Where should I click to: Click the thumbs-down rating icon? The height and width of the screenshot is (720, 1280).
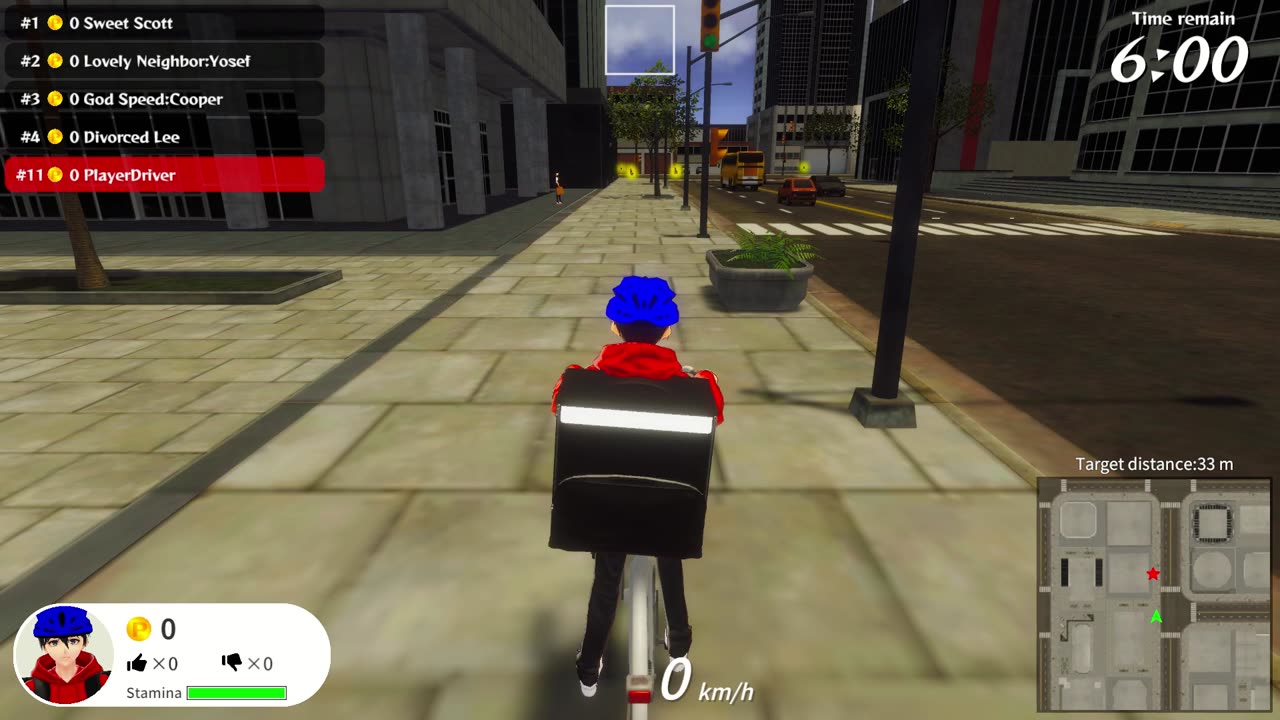tap(231, 662)
